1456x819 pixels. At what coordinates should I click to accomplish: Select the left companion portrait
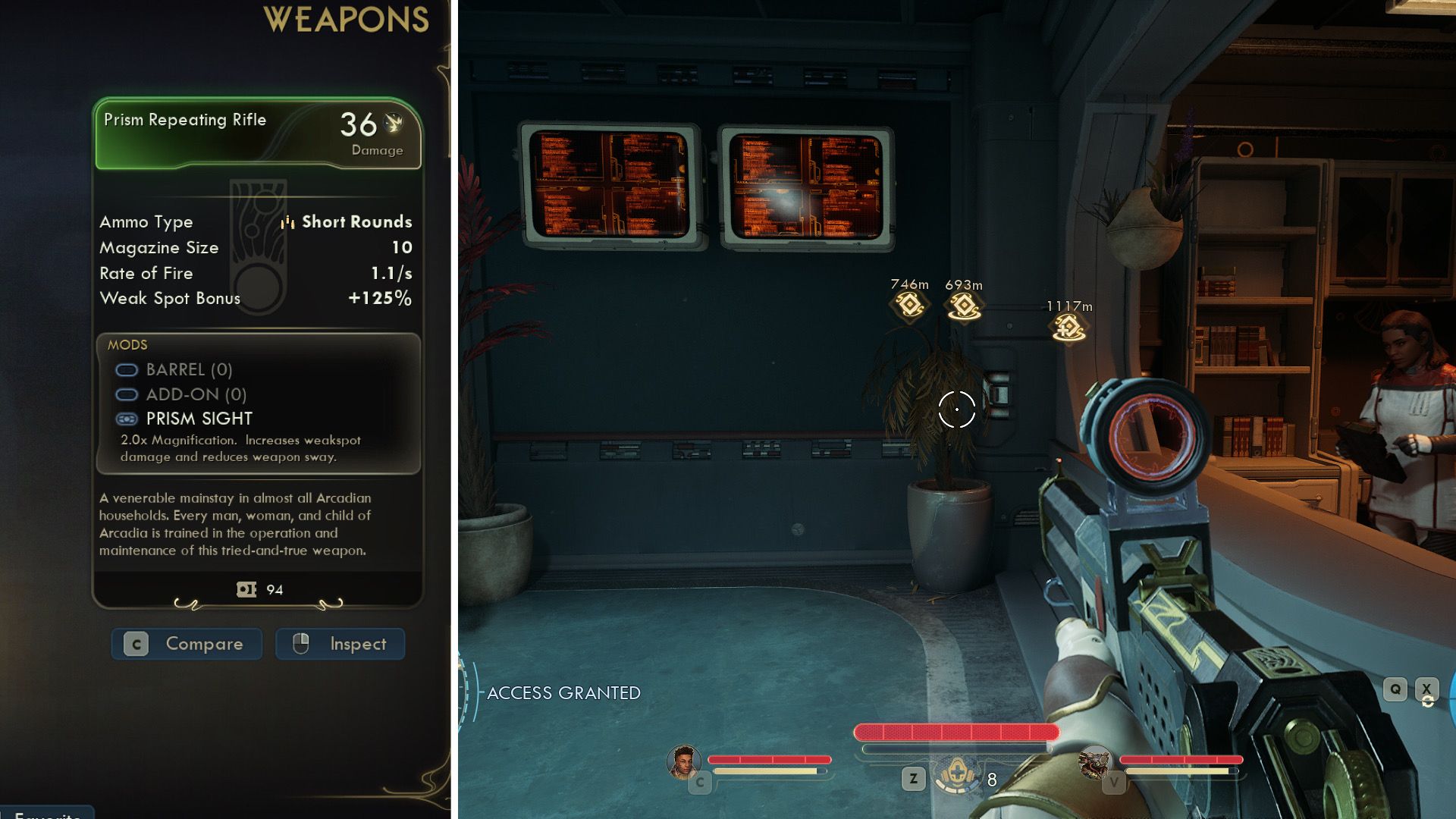682,761
